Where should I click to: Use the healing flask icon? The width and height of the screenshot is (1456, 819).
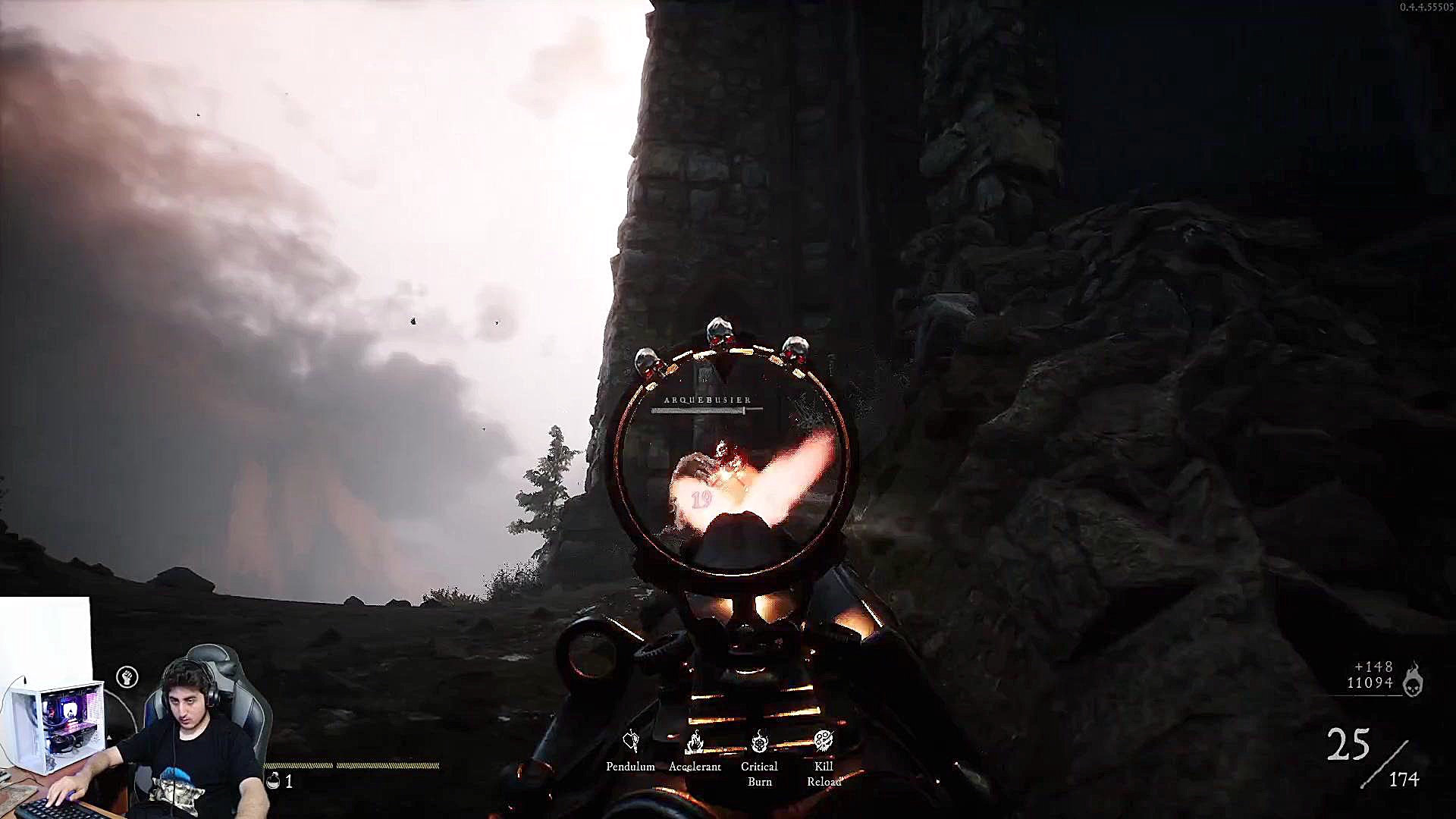[x=273, y=780]
